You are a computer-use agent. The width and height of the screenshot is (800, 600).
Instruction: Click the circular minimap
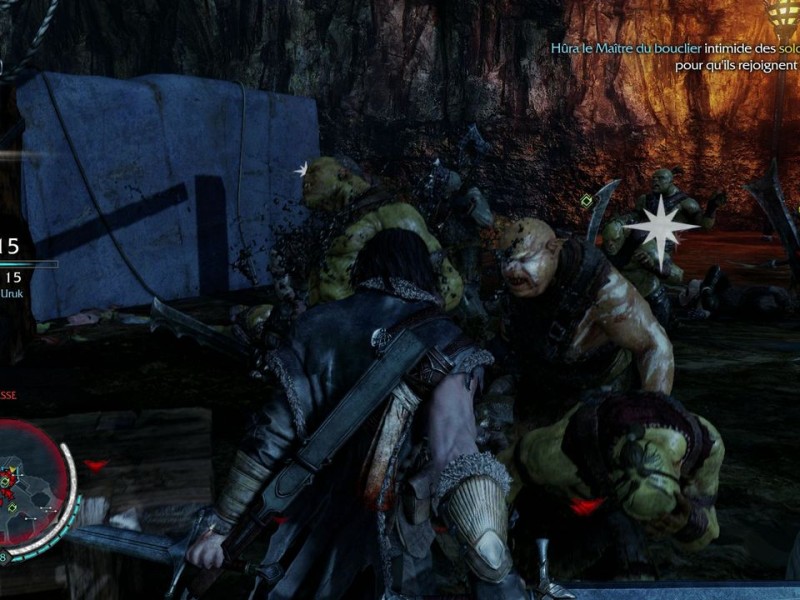click(x=28, y=483)
